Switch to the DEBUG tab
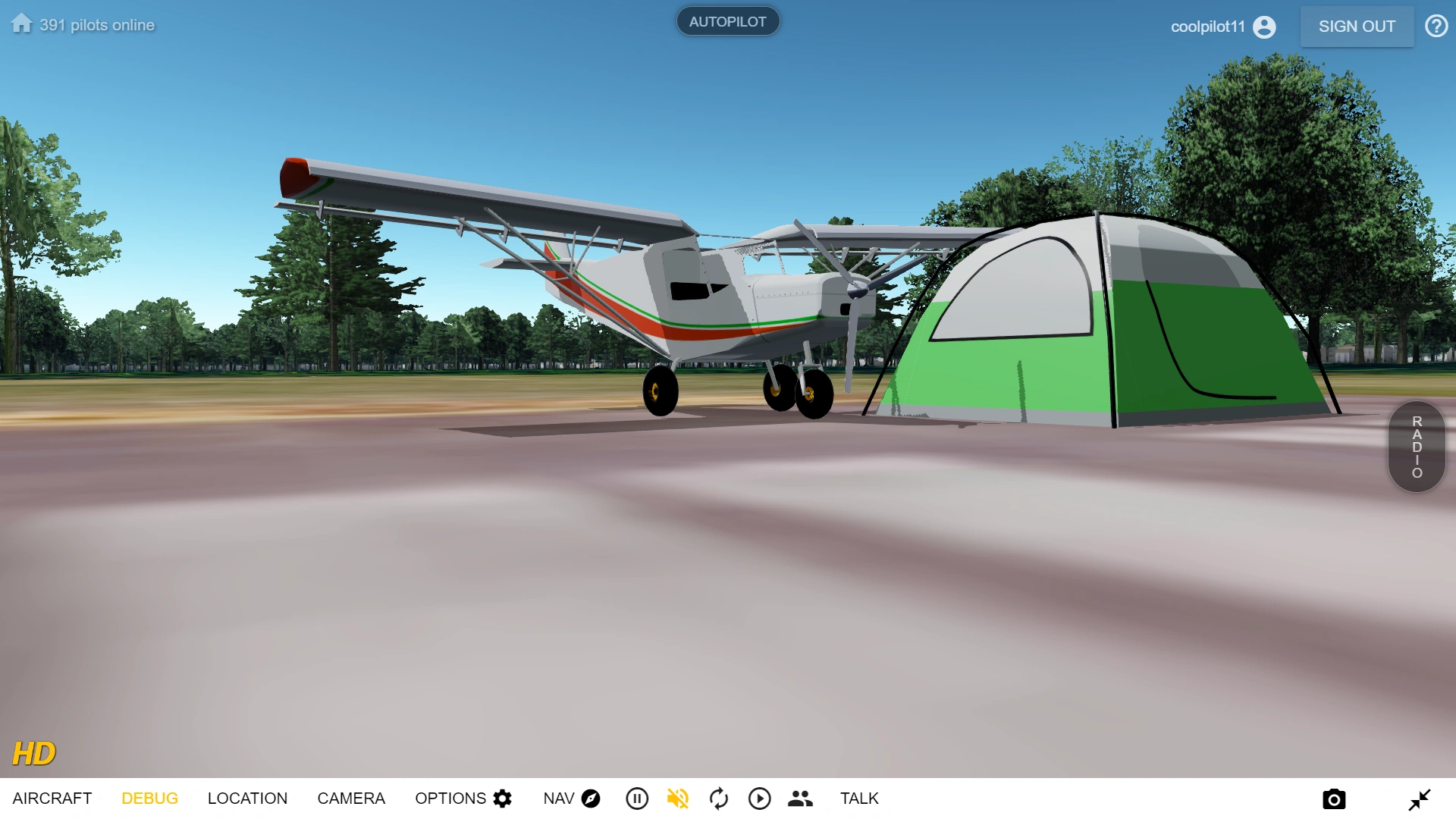1456x819 pixels. click(x=149, y=798)
